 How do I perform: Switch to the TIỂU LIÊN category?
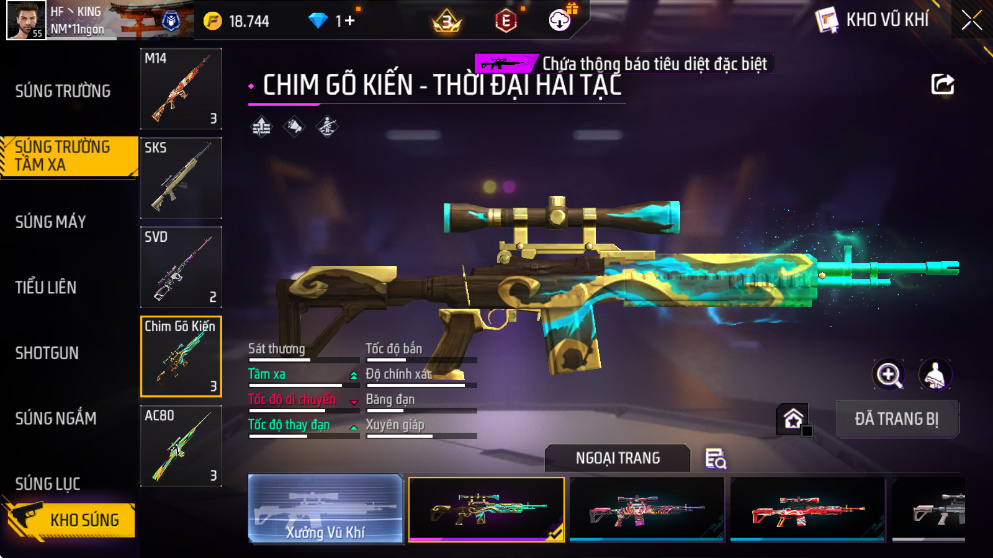pos(46,288)
